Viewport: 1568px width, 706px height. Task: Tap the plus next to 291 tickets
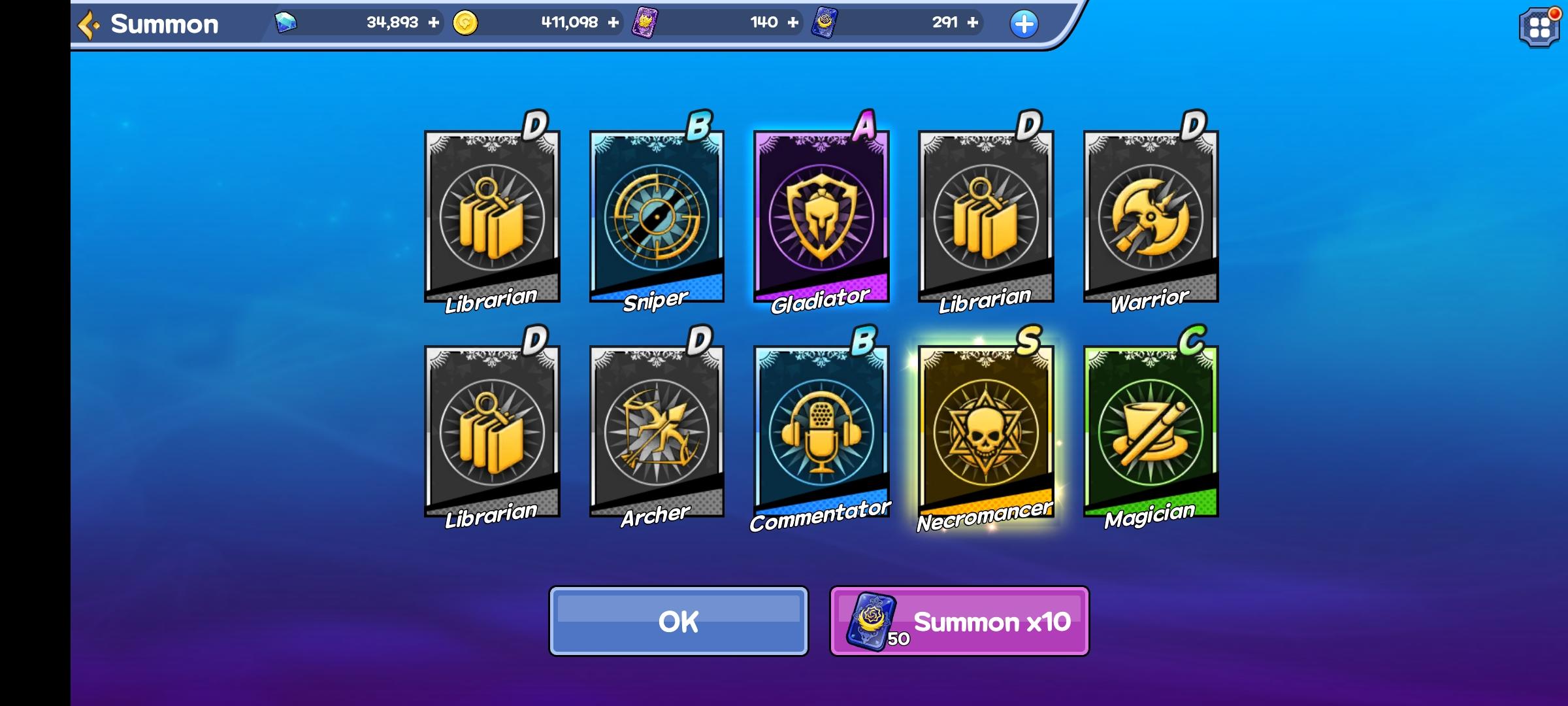pos(973,22)
